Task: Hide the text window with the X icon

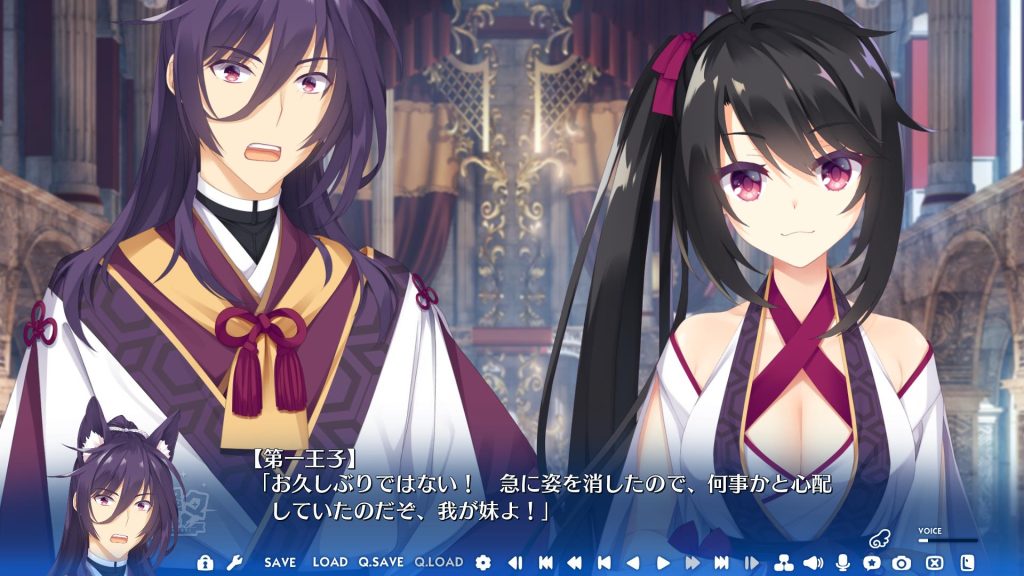Action: click(x=934, y=563)
